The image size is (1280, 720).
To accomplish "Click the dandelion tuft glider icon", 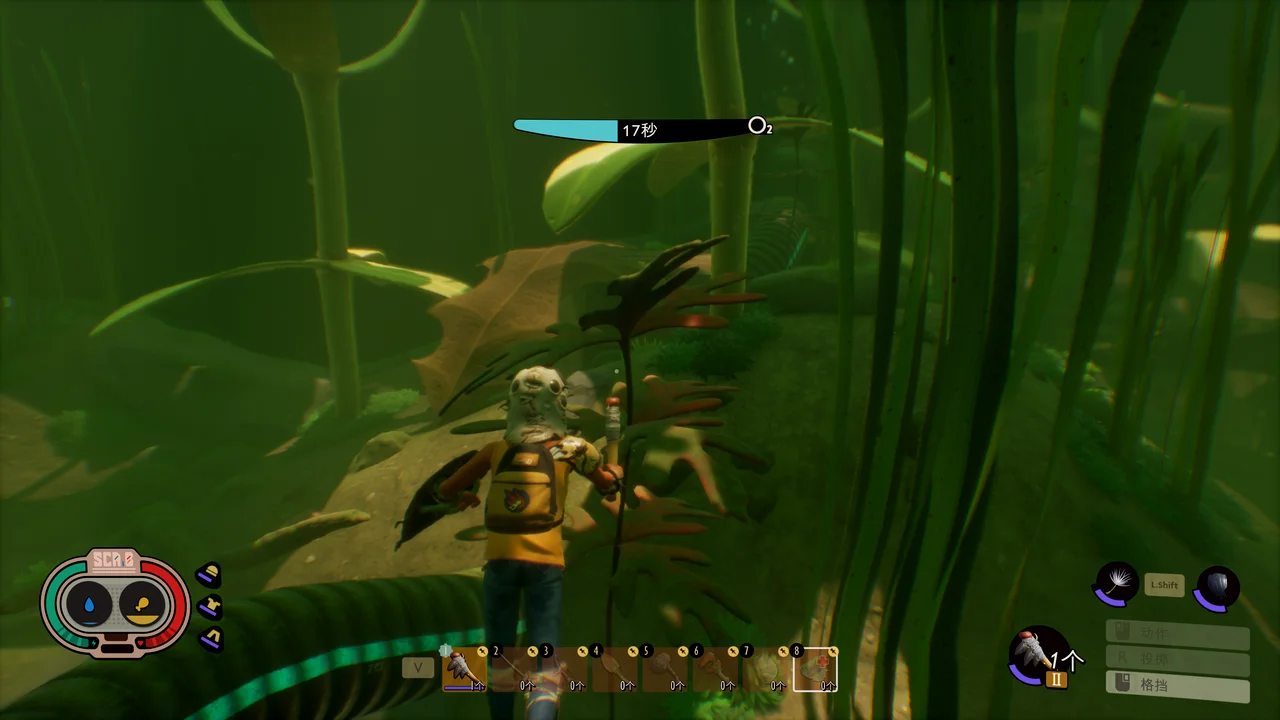I will point(1115,583).
